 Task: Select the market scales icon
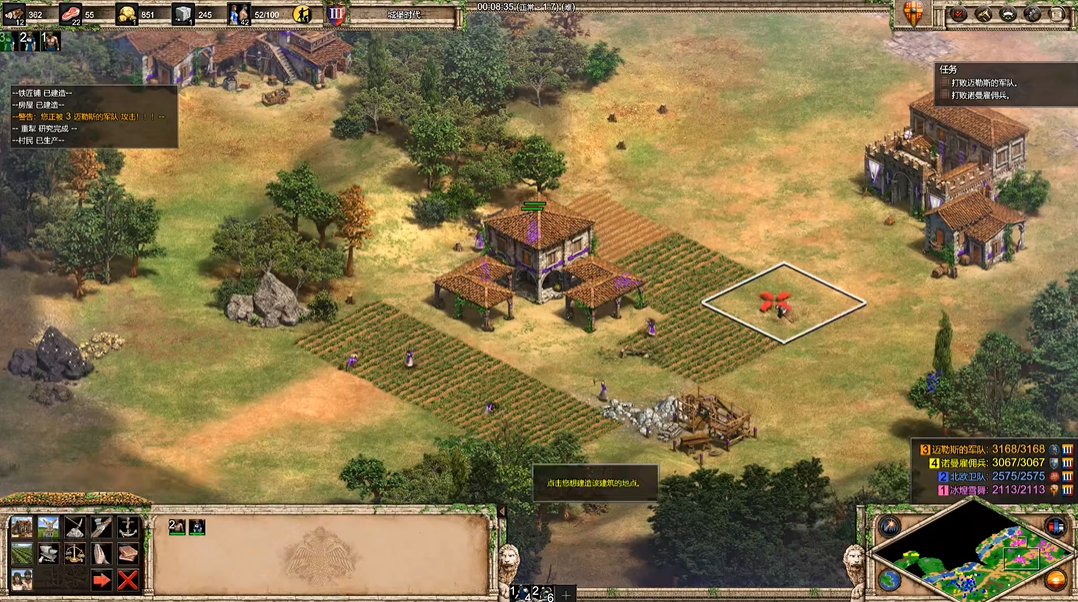click(x=75, y=553)
